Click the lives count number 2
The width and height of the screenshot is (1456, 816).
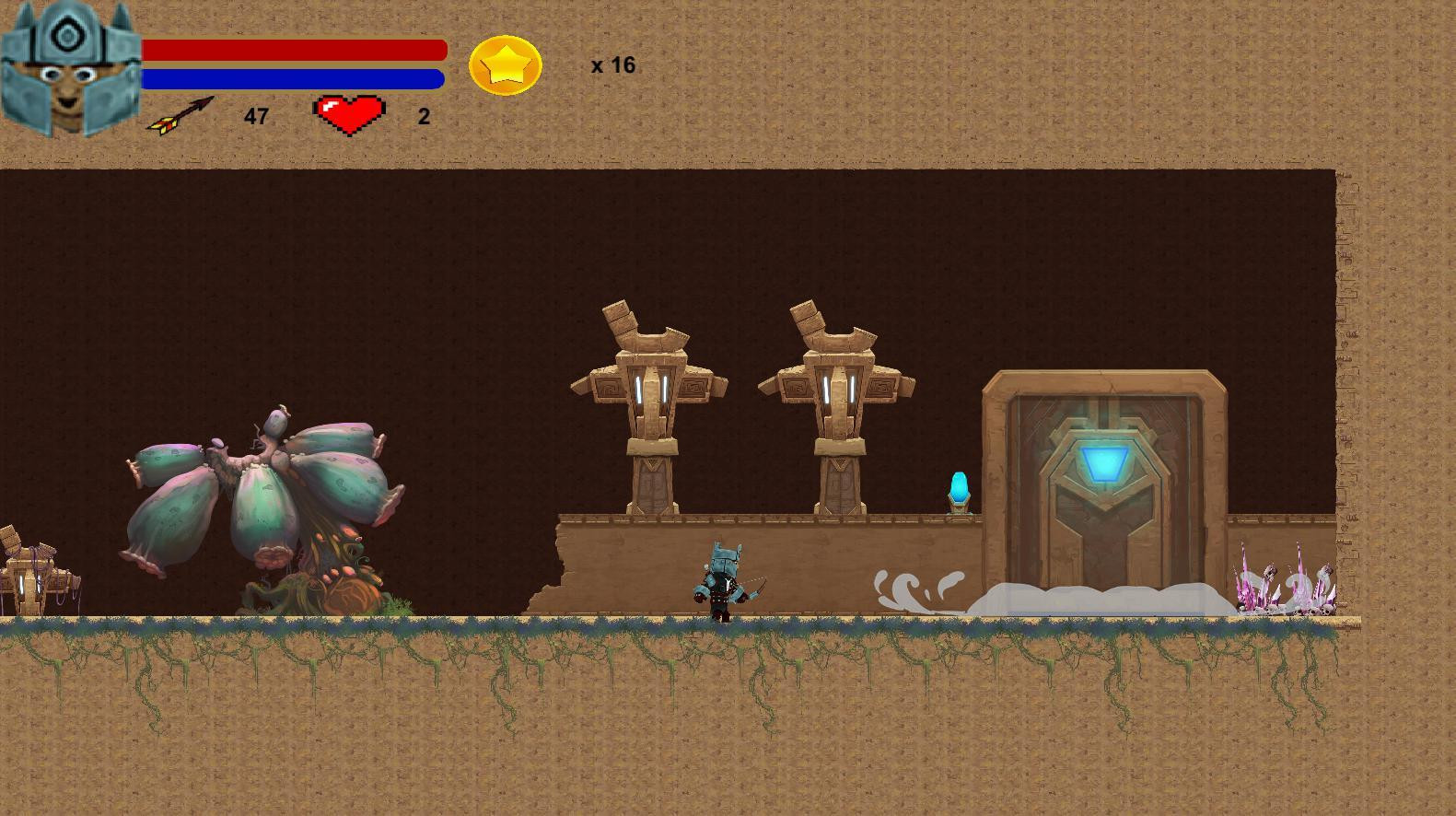(x=423, y=116)
